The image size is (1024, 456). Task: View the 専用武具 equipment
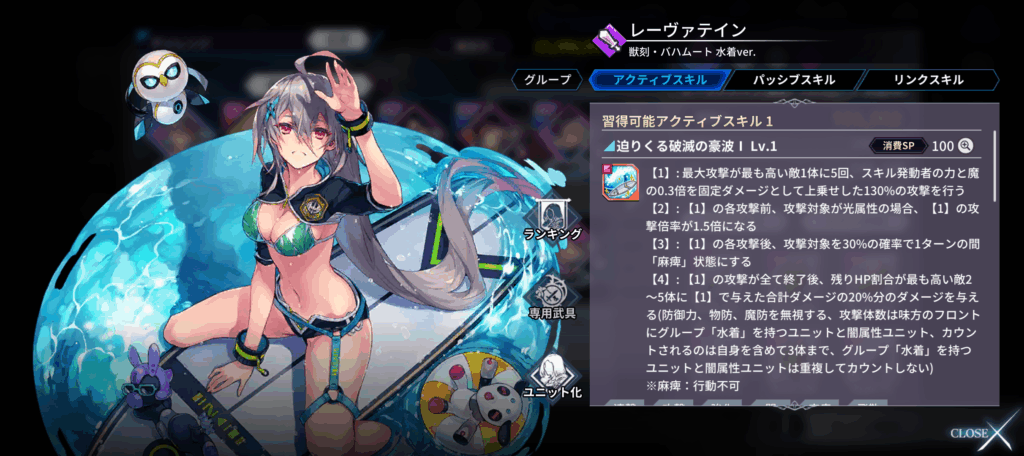552,299
